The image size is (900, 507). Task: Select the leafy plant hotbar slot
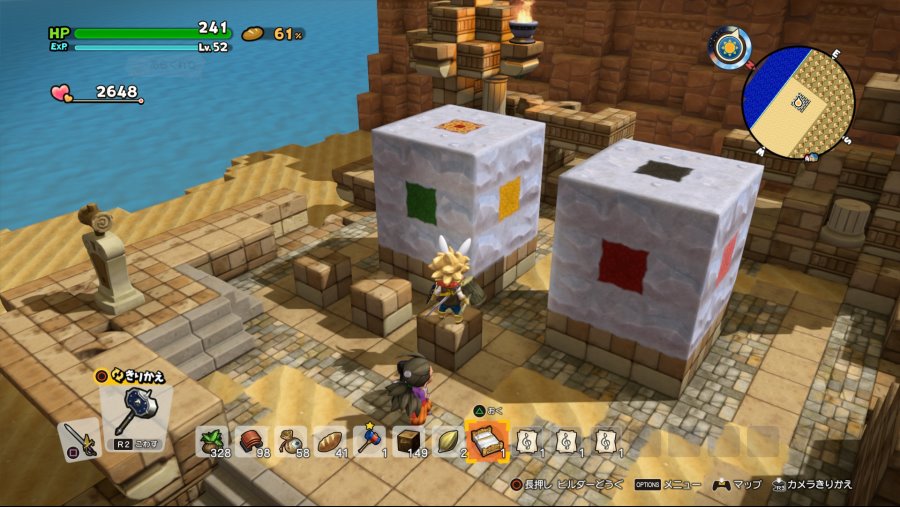[x=213, y=440]
